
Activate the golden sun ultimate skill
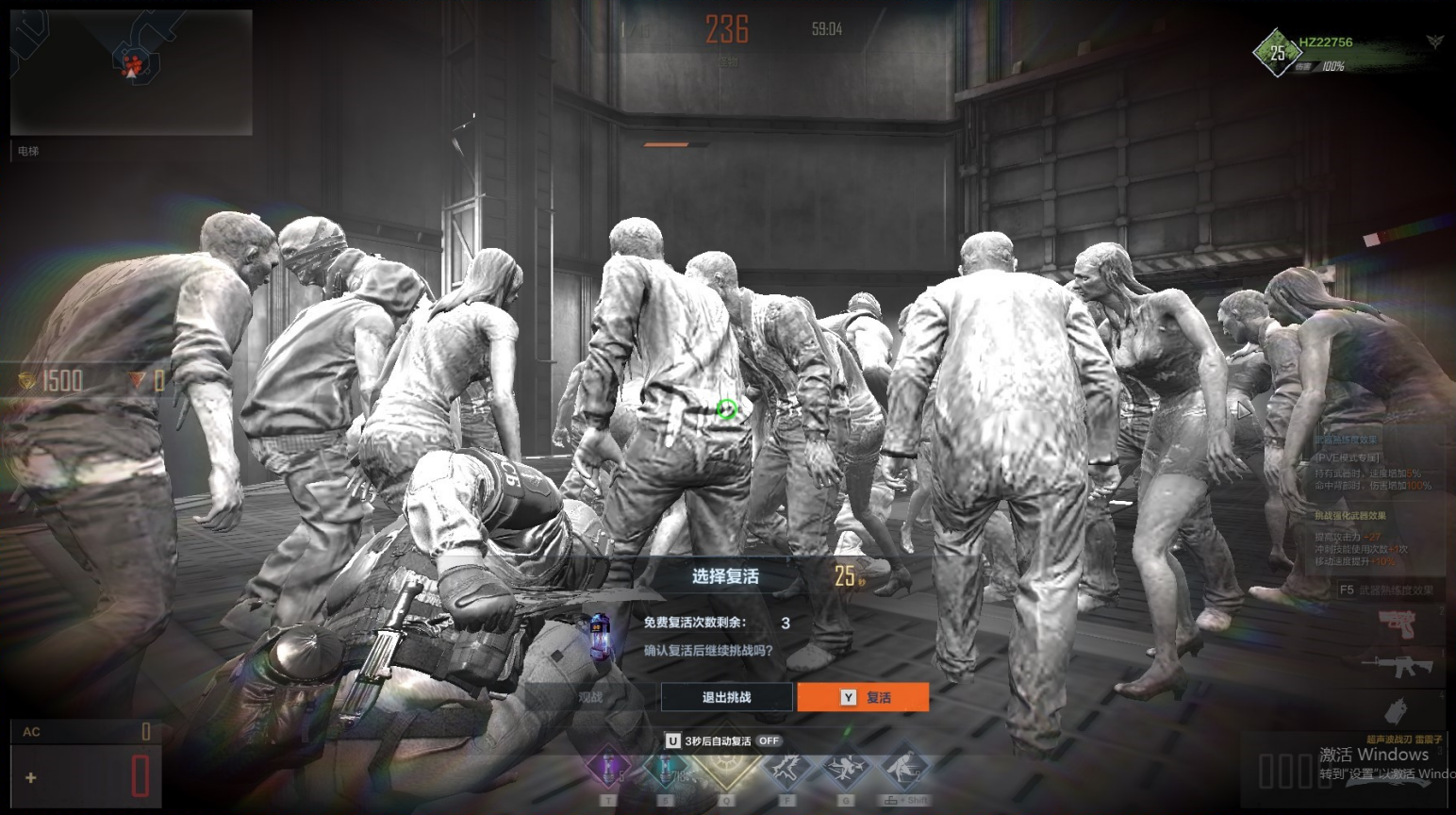tap(726, 766)
